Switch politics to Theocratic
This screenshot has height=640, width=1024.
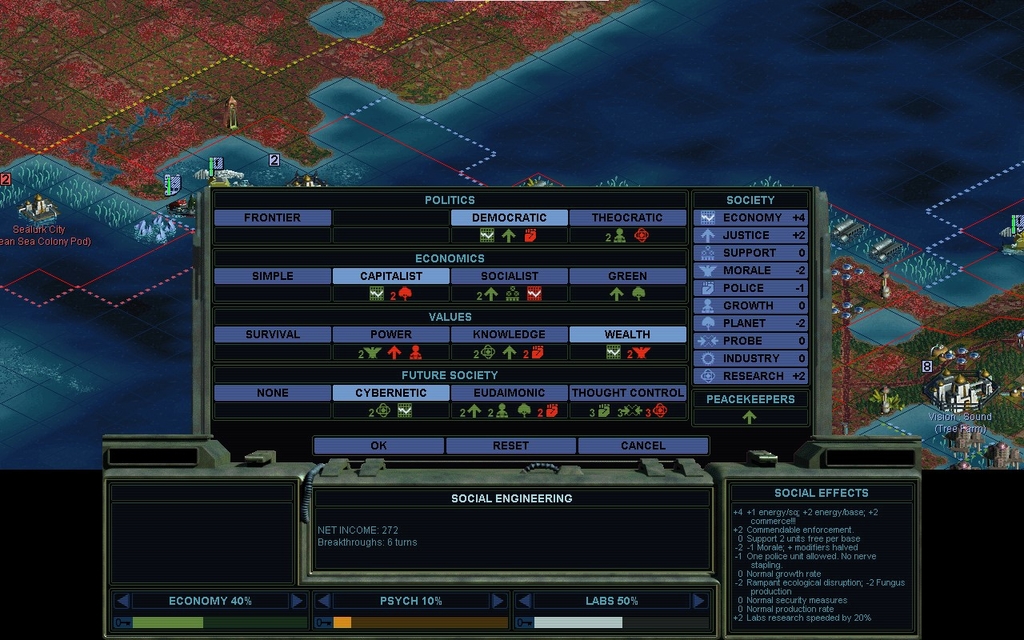pyautogui.click(x=627, y=218)
